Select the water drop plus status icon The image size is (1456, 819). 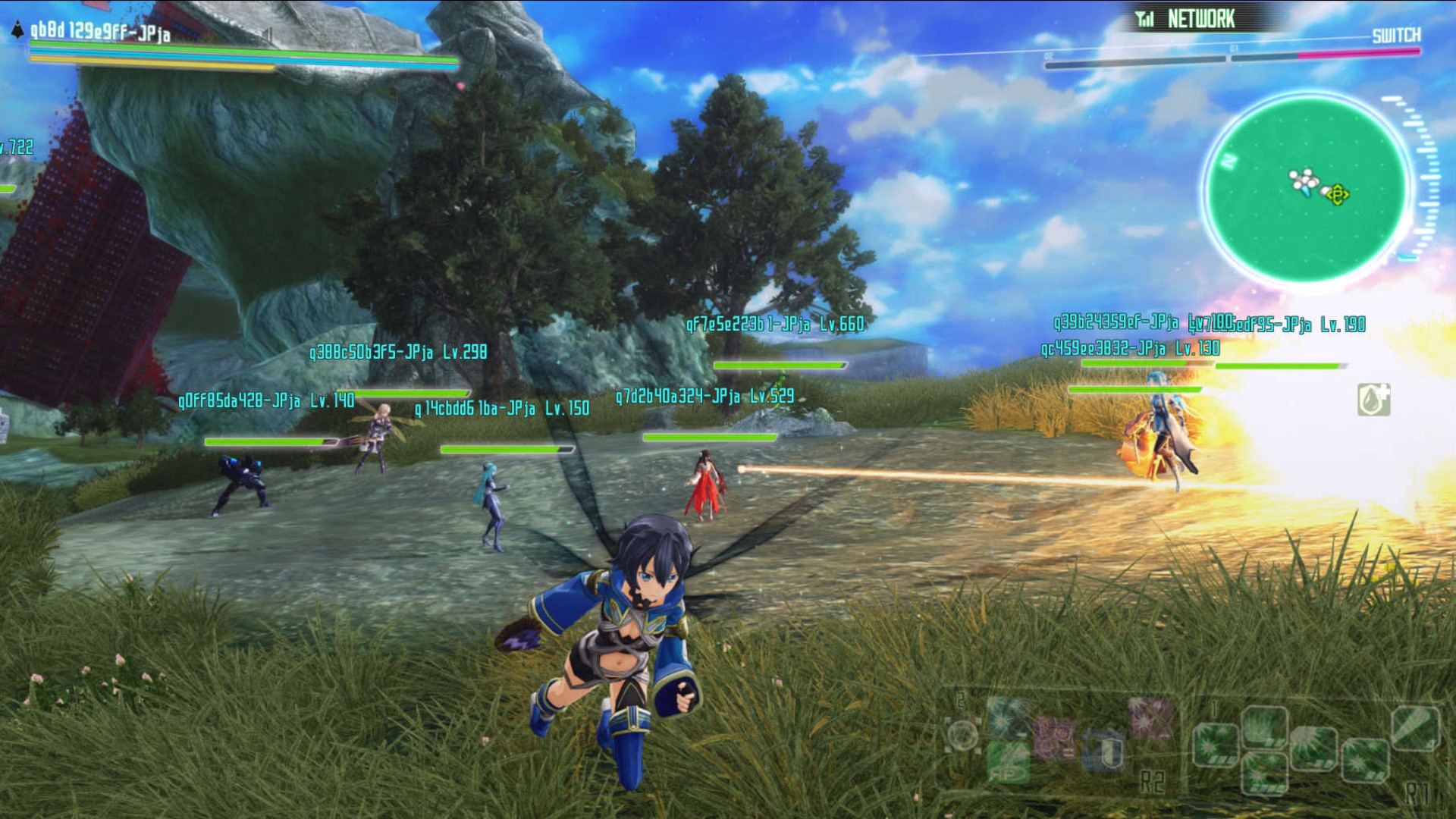1373,400
